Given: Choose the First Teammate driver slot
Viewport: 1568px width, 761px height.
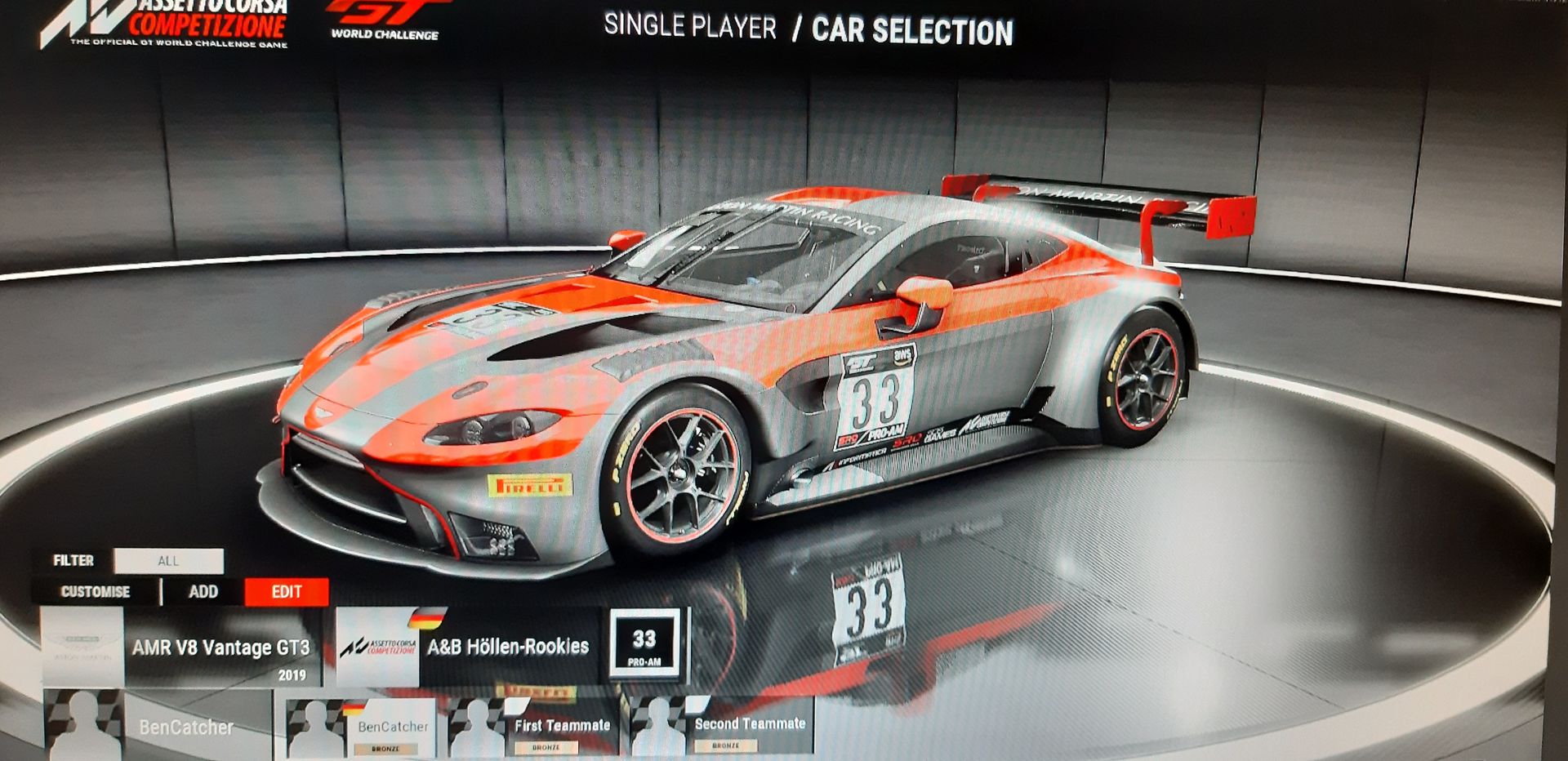Looking at the screenshot, I should point(537,727).
